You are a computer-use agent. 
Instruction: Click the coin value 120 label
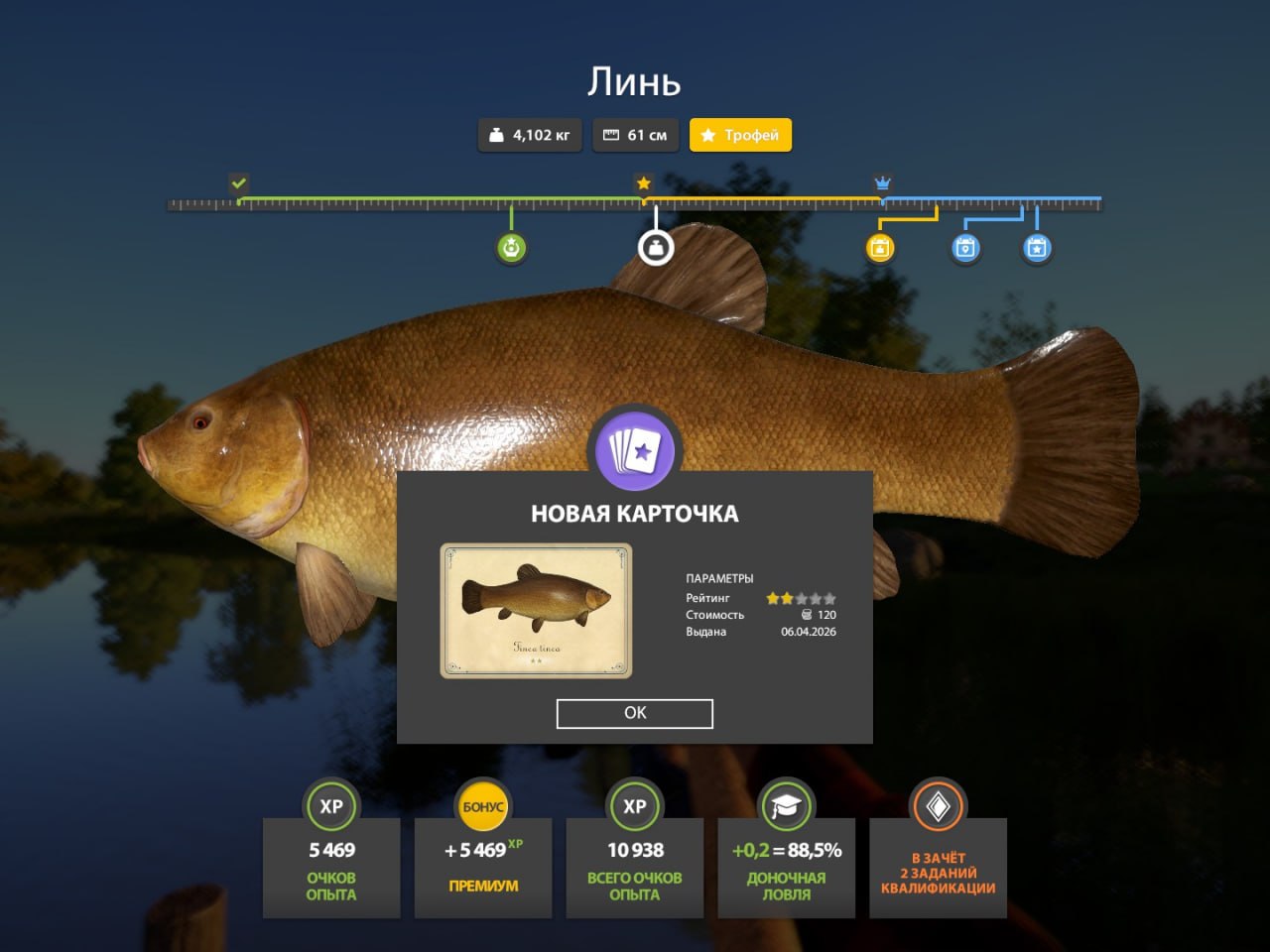(x=822, y=615)
